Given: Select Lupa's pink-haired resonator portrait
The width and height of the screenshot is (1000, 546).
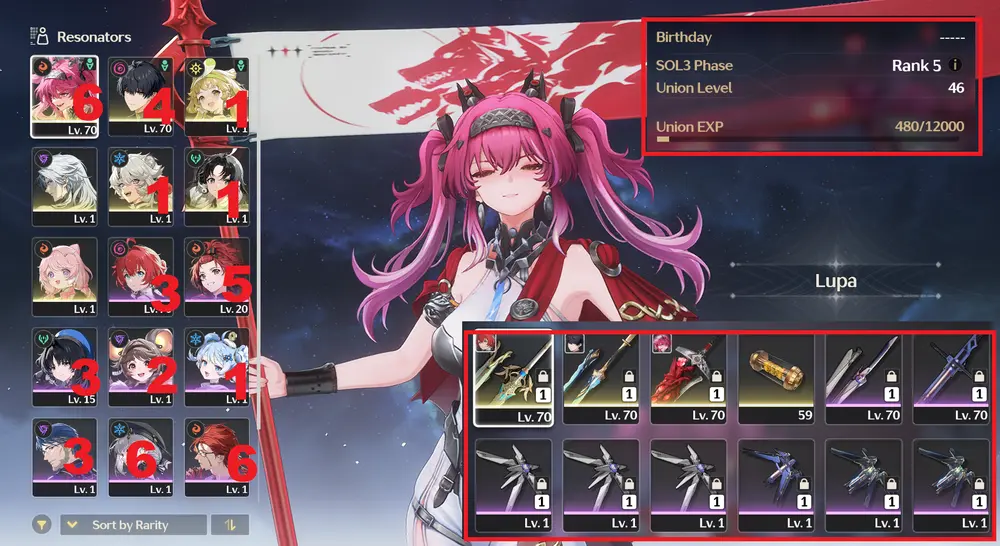Looking at the screenshot, I should pyautogui.click(x=65, y=95).
